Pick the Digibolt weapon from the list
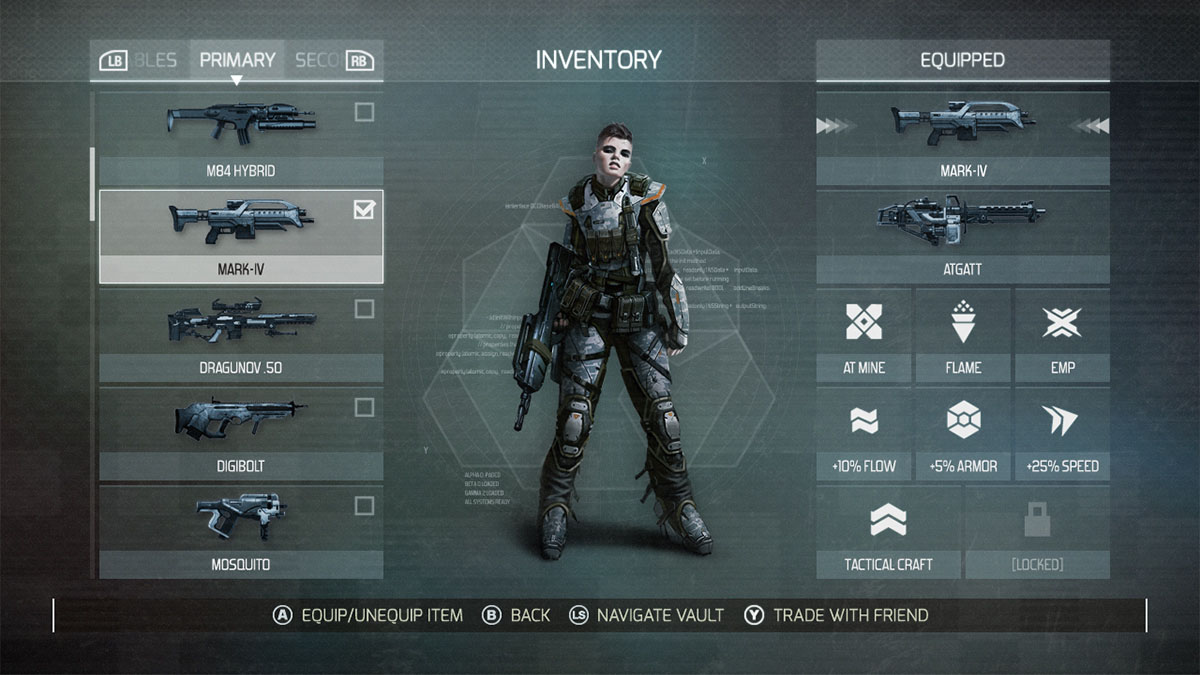Screen dimensions: 1200x675 240,433
